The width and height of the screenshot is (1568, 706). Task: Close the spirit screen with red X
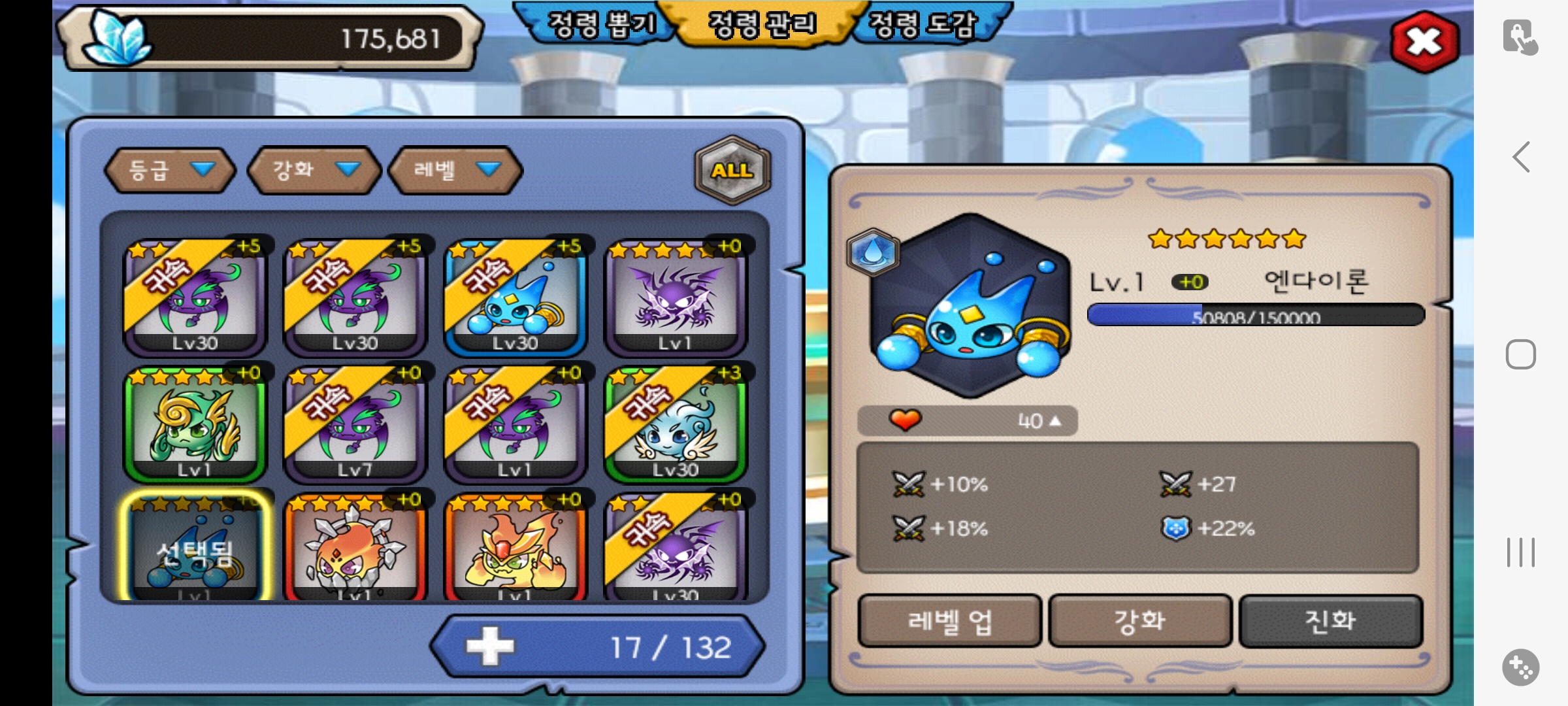click(x=1424, y=42)
